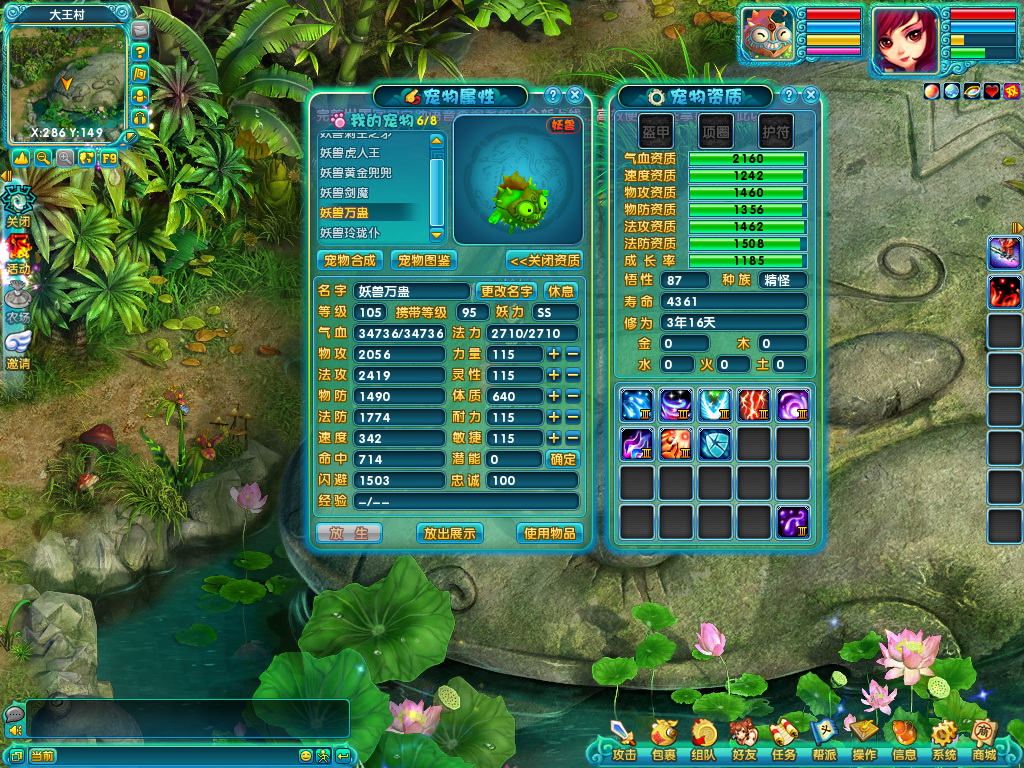Set the pet to 休息 rest
Screen dimensions: 1024x768
[561, 291]
